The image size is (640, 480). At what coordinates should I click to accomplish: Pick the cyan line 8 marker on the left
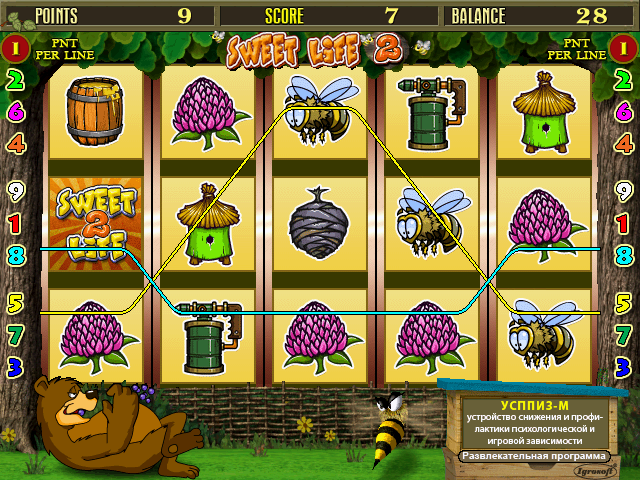(x=15, y=254)
